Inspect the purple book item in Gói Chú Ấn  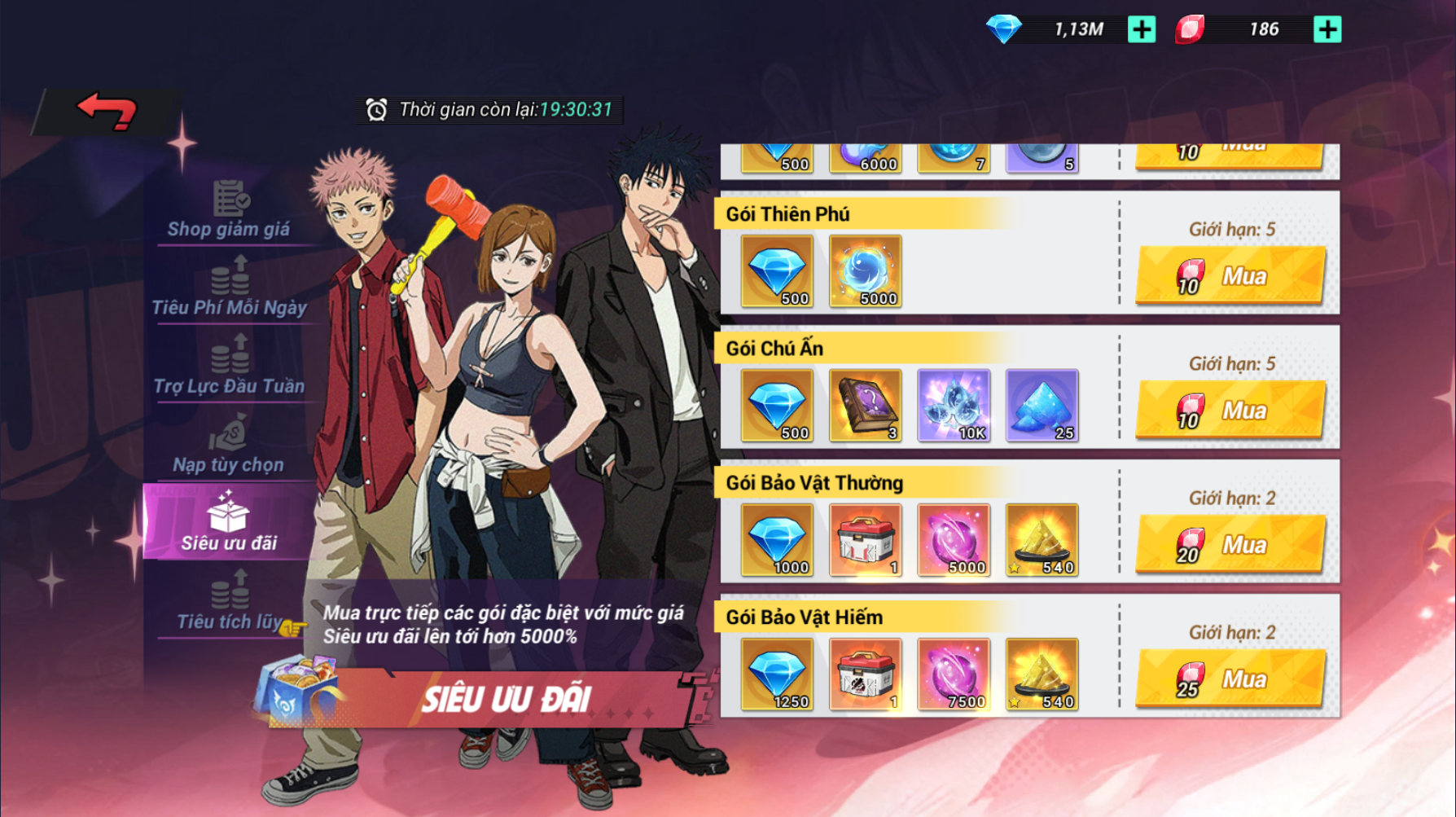(865, 405)
